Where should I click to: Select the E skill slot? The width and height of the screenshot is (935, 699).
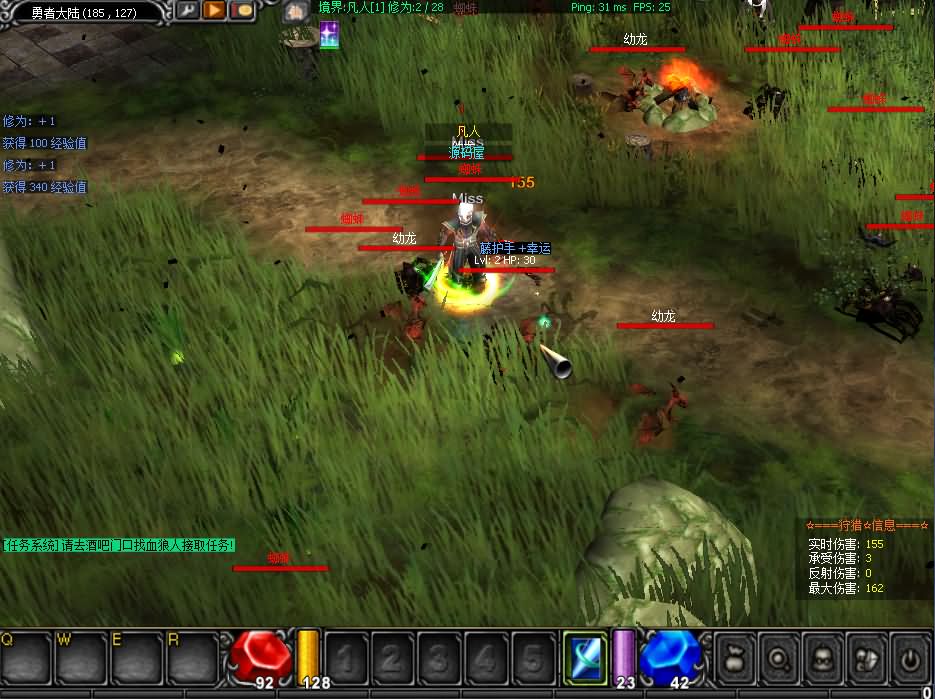(136, 657)
